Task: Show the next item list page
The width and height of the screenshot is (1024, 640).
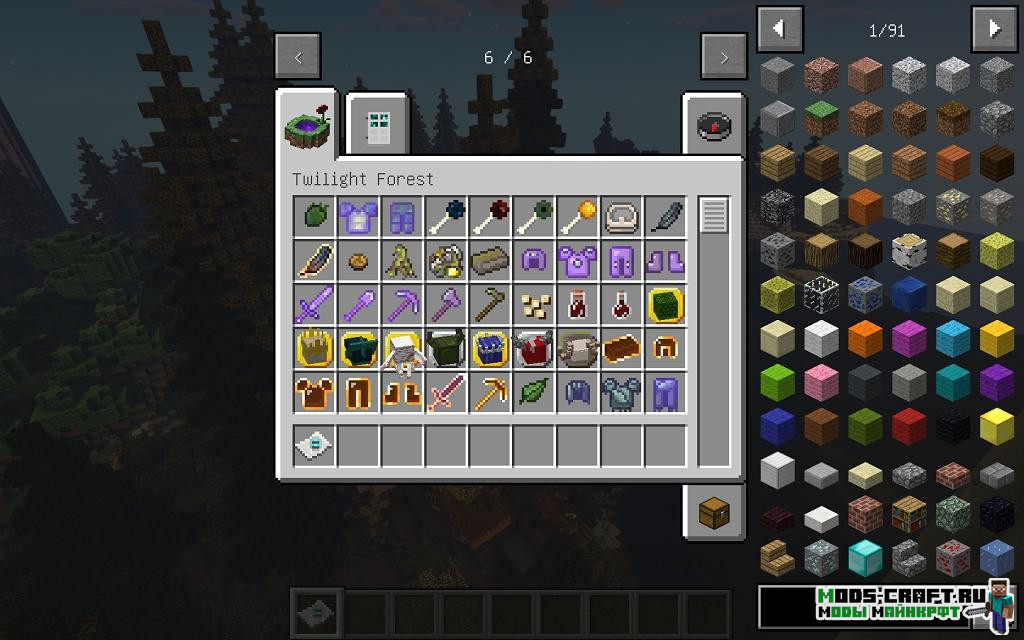Action: click(994, 30)
